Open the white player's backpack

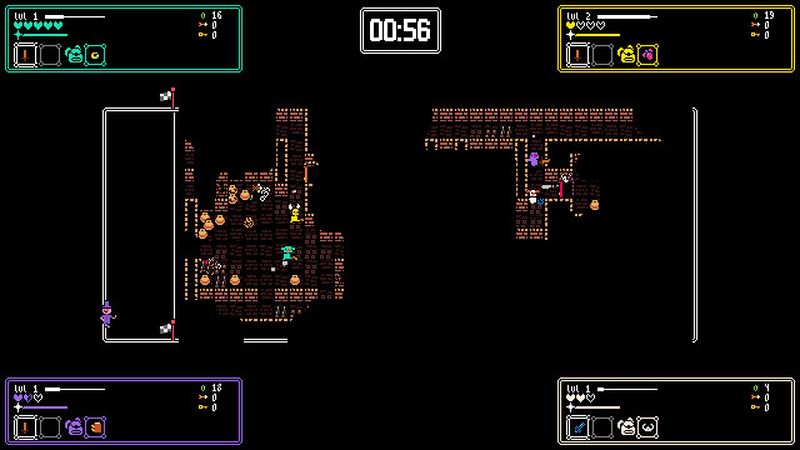[x=627, y=427]
